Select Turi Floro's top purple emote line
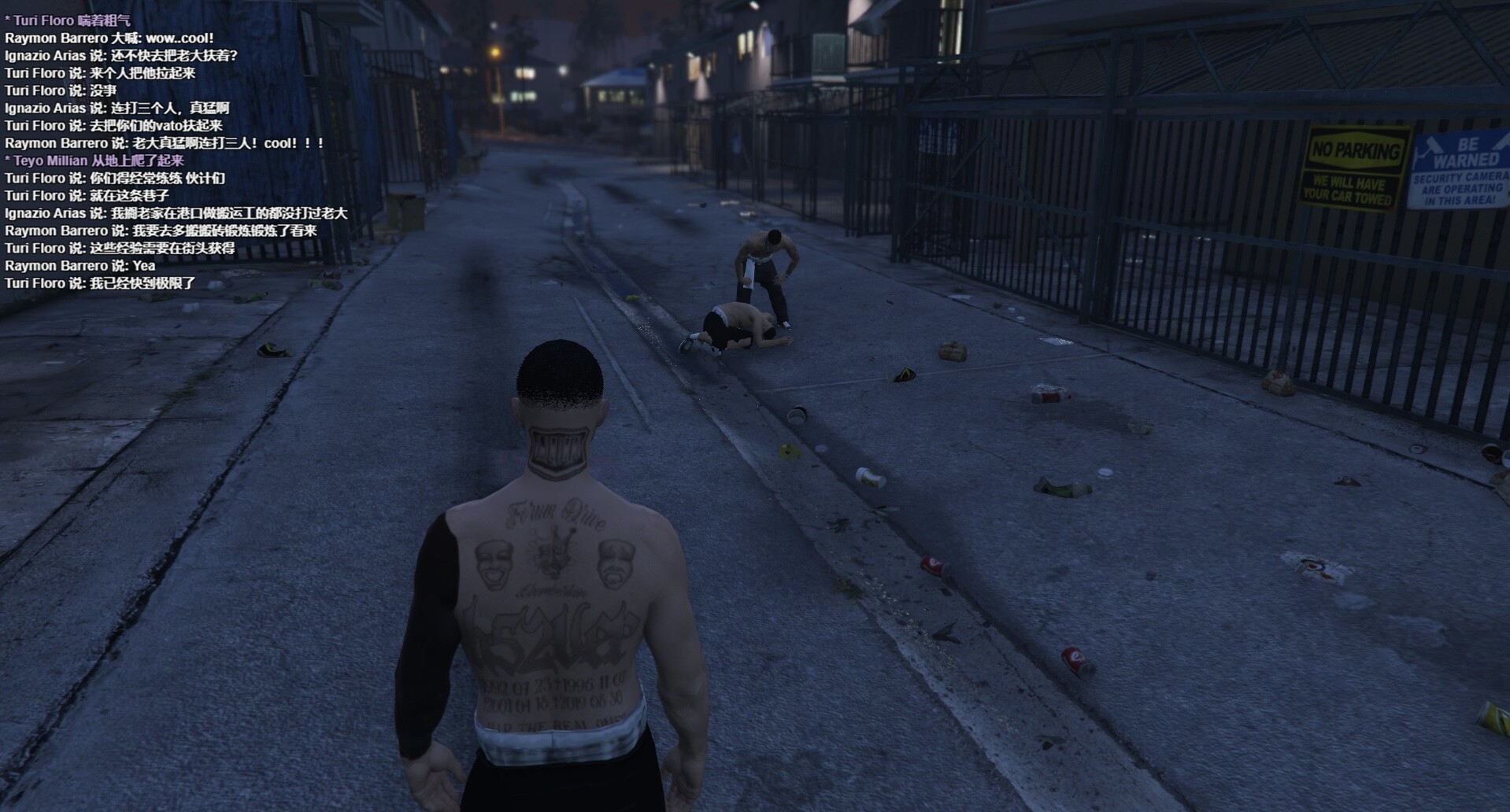1510x812 pixels. click(68, 20)
